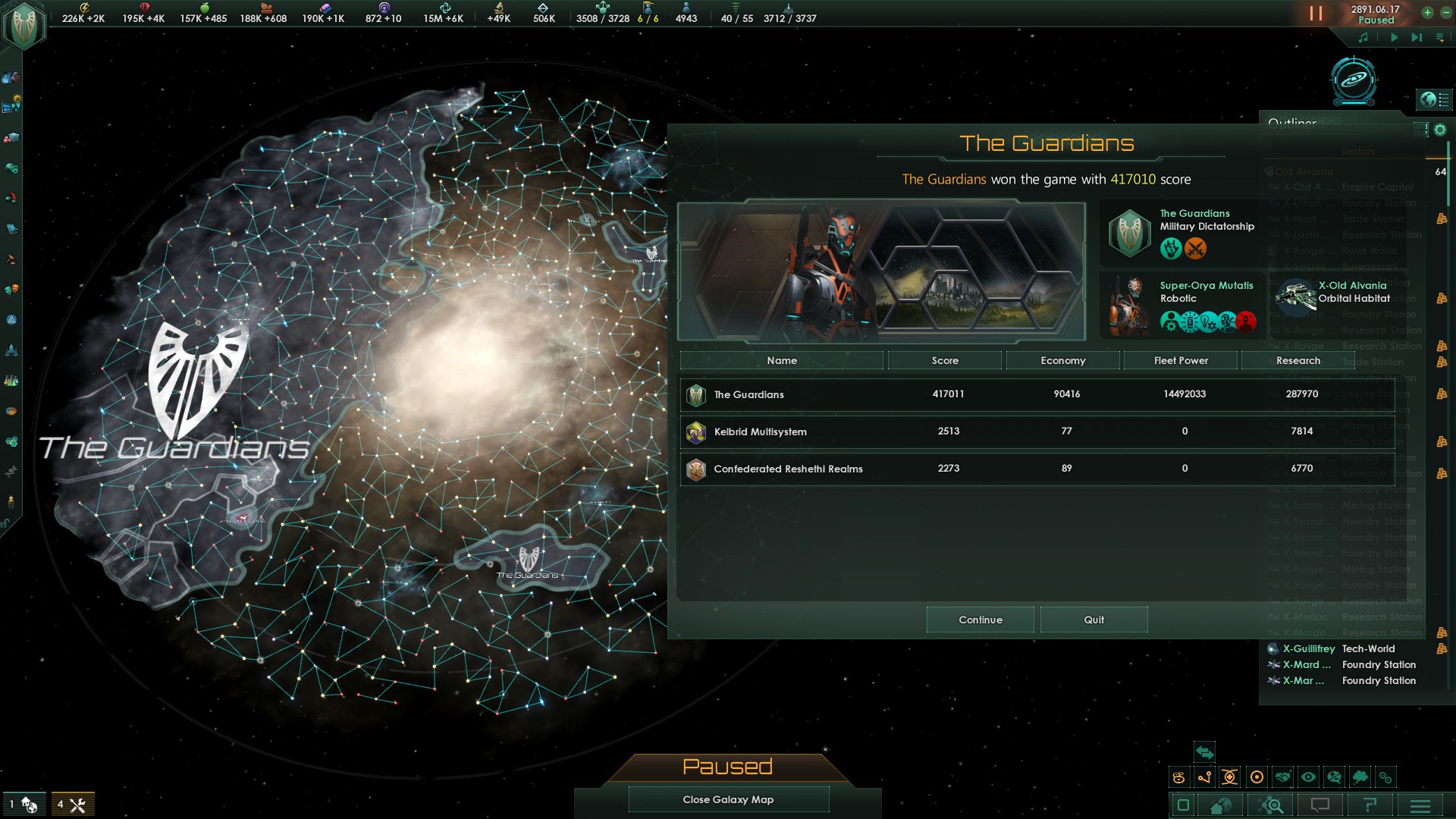
Task: Open the message log speech bubble icon
Action: point(1320,805)
